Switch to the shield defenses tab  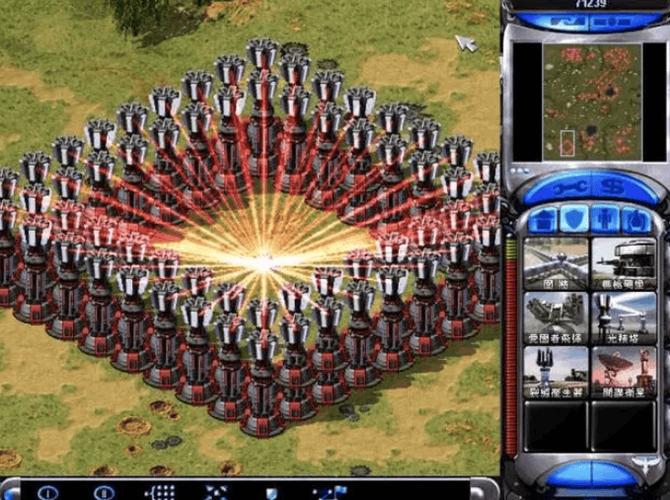click(x=574, y=220)
